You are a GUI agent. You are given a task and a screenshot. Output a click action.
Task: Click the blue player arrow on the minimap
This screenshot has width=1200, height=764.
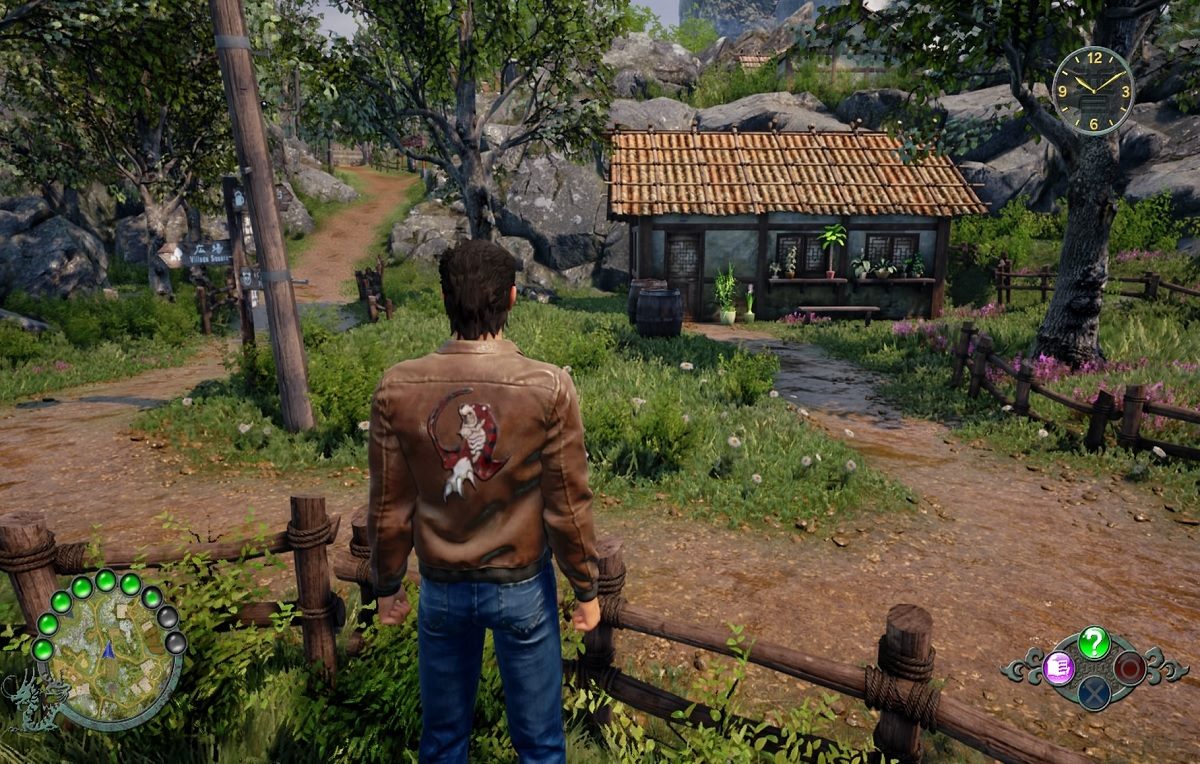[x=108, y=649]
